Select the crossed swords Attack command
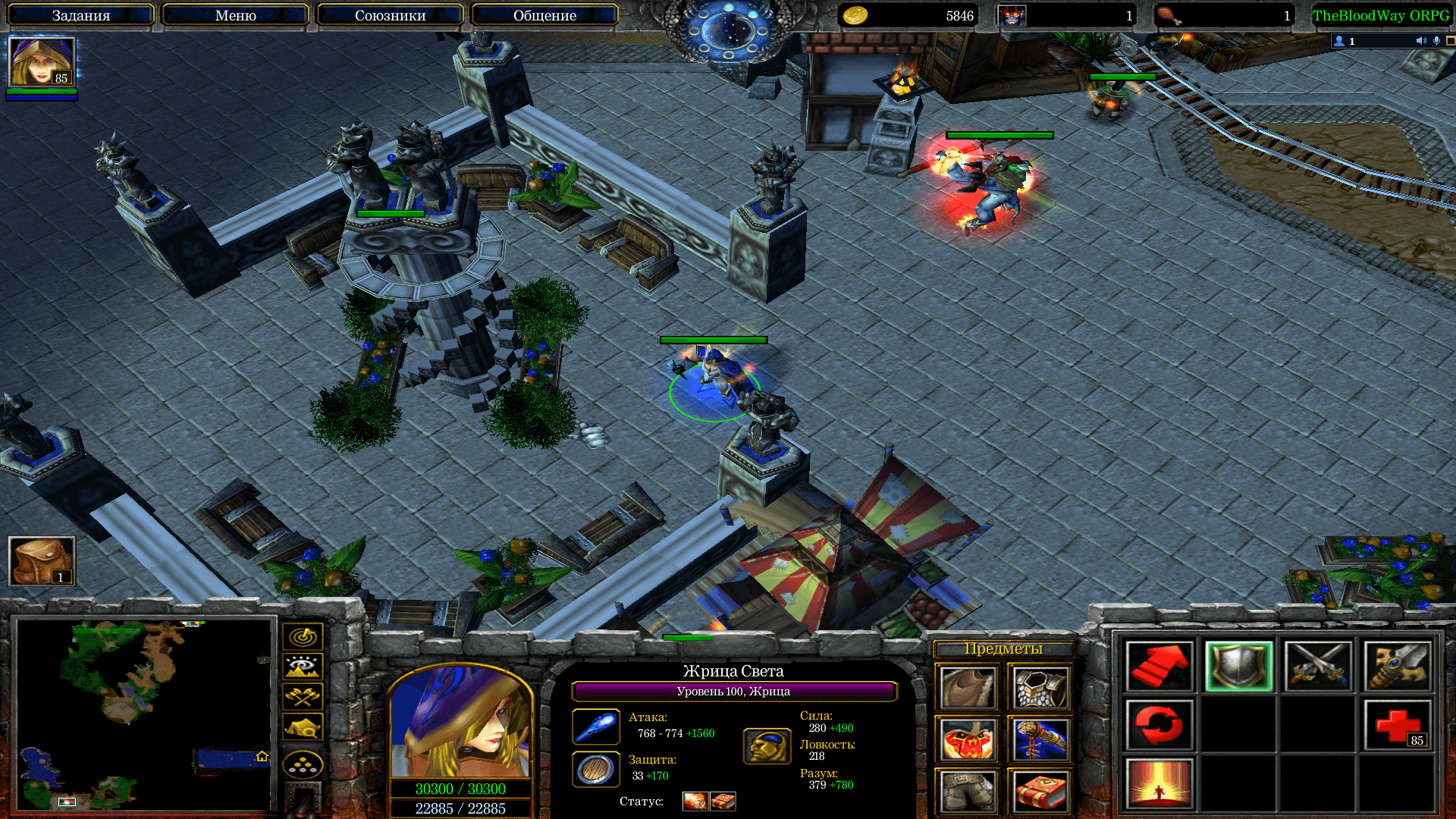This screenshot has height=819, width=1456. click(x=1318, y=667)
